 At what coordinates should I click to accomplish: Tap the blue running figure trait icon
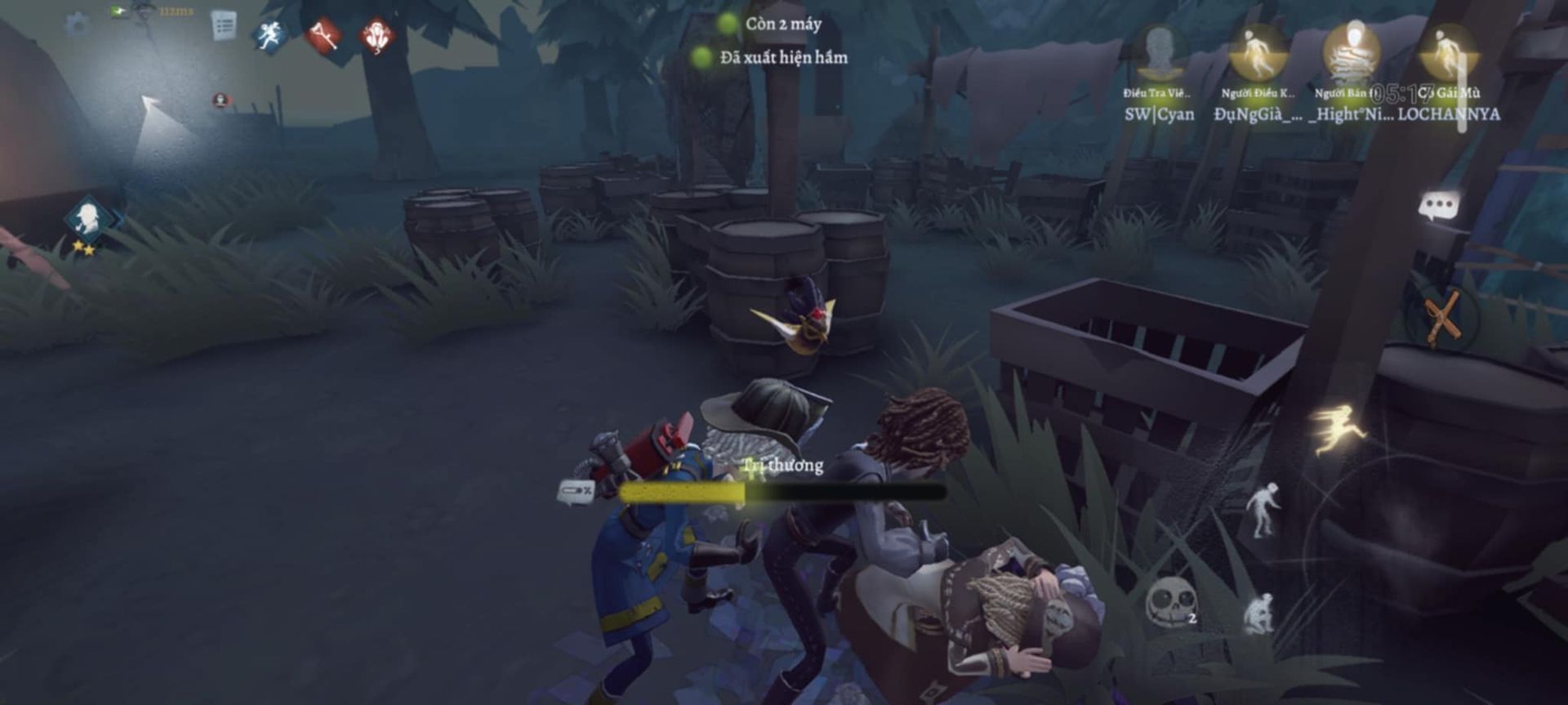270,35
